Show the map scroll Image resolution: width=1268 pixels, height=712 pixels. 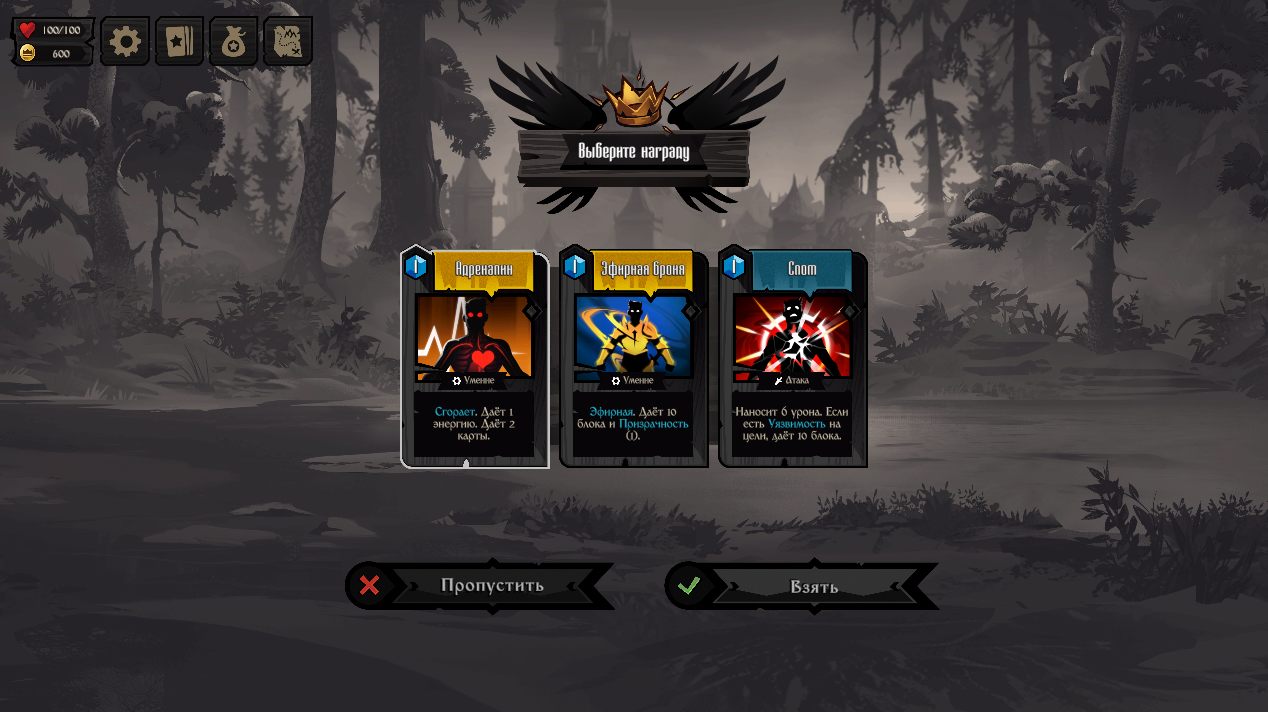point(288,42)
